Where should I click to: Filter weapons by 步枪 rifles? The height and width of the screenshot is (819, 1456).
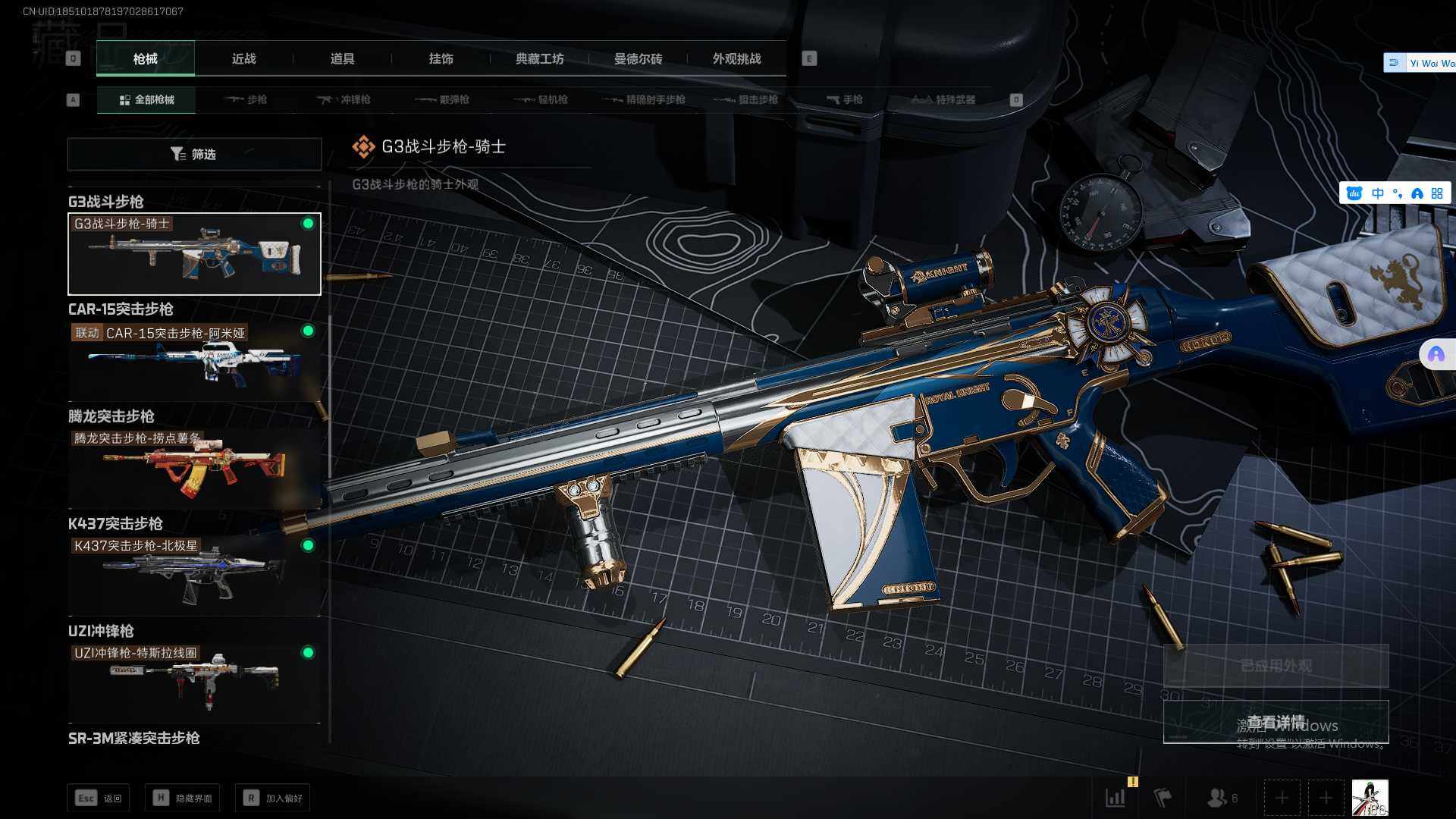click(246, 100)
